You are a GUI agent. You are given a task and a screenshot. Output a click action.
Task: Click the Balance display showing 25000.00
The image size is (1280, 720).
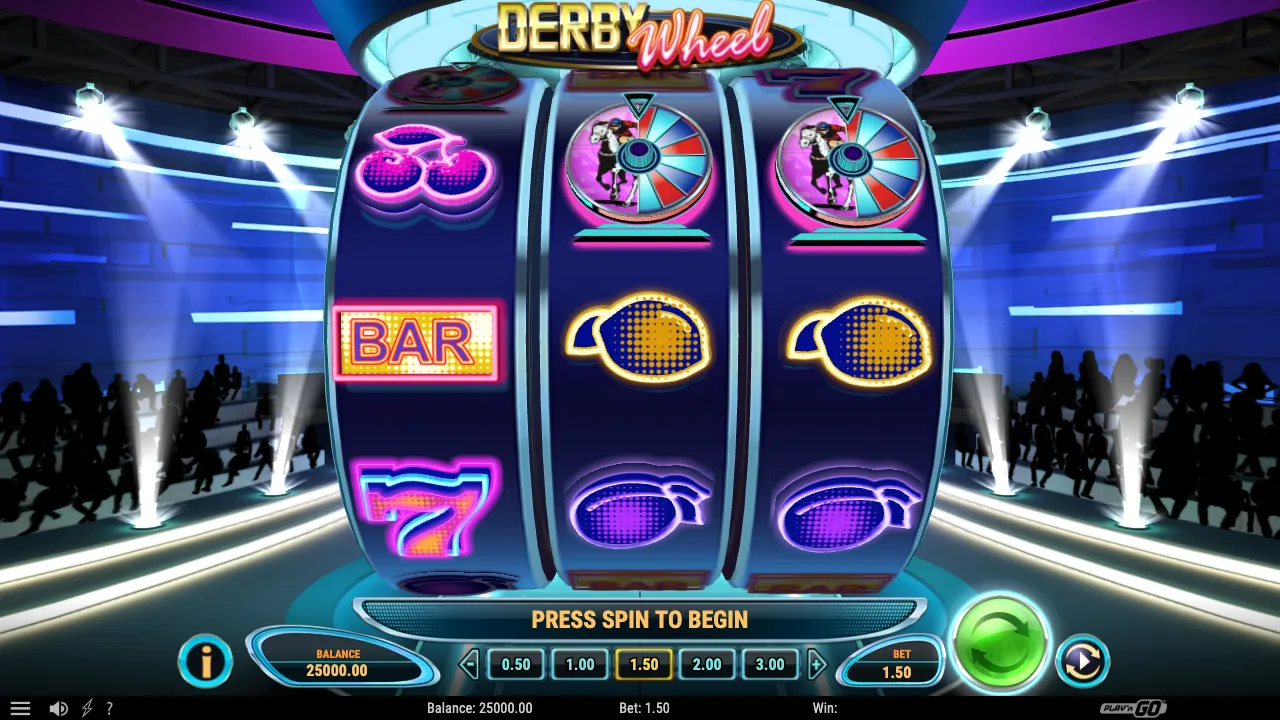(x=337, y=662)
